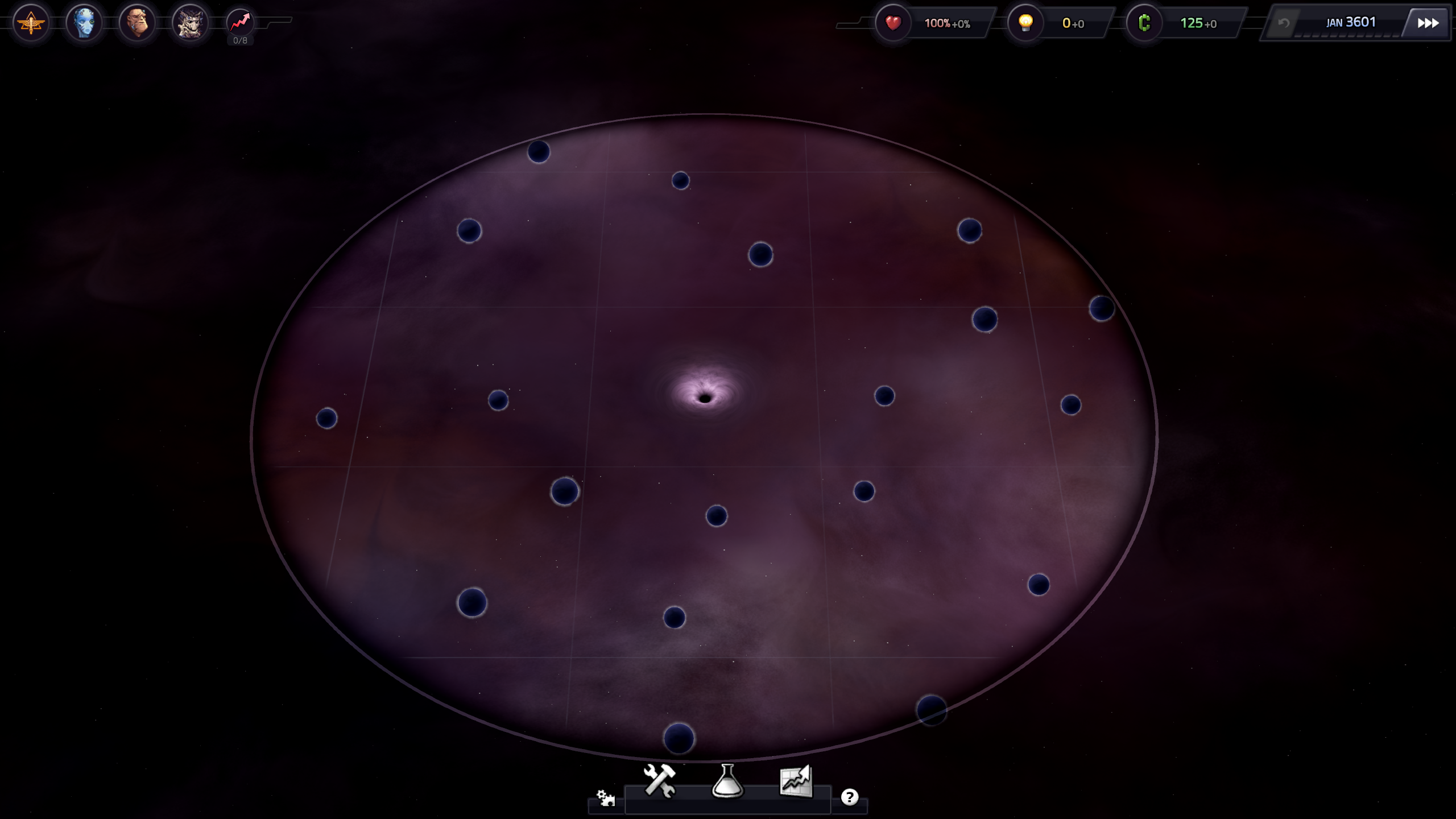
Task: Open the question mark help button
Action: 849,797
